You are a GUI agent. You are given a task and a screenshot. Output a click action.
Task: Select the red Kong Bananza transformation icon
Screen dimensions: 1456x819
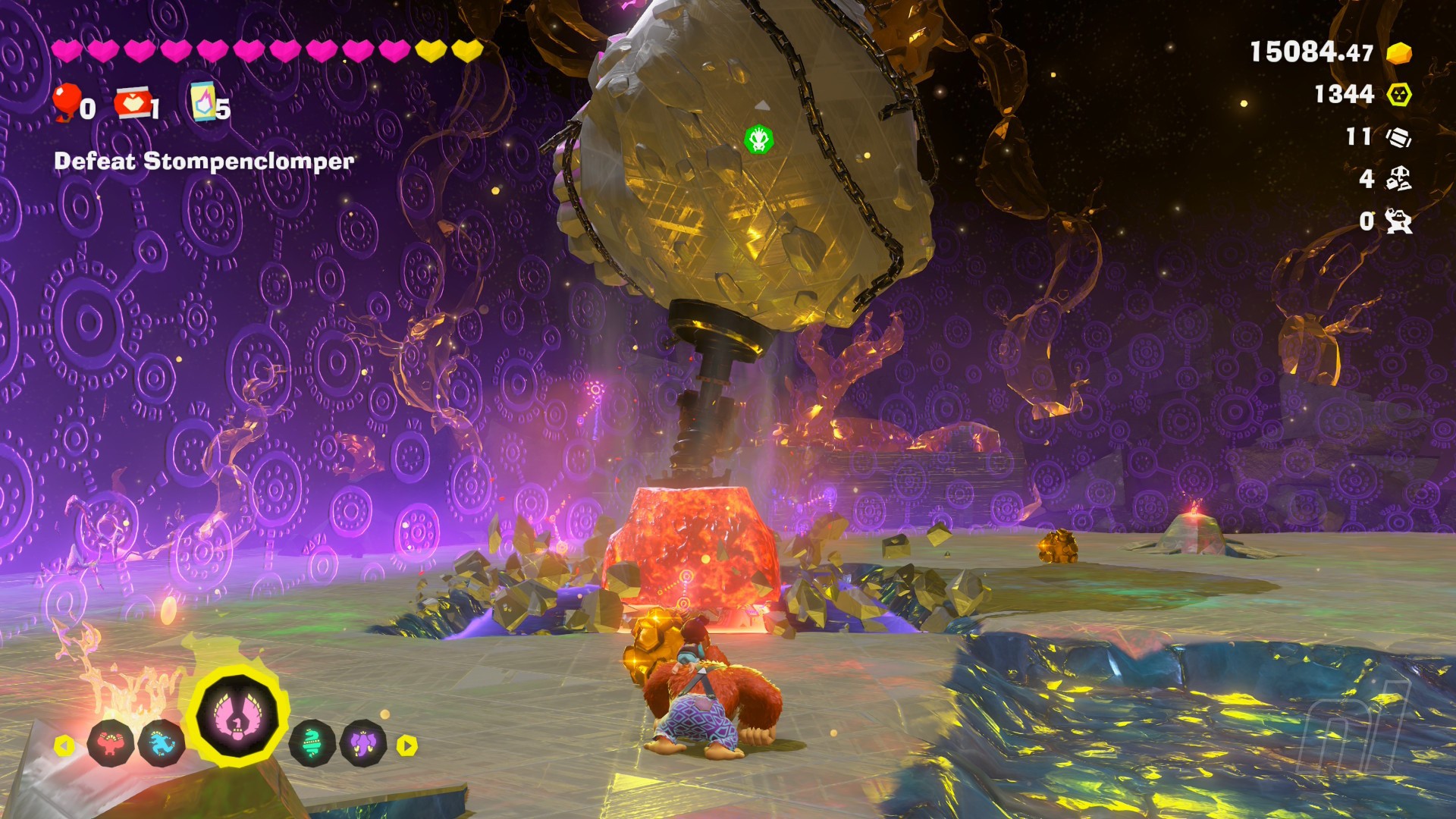click(111, 744)
